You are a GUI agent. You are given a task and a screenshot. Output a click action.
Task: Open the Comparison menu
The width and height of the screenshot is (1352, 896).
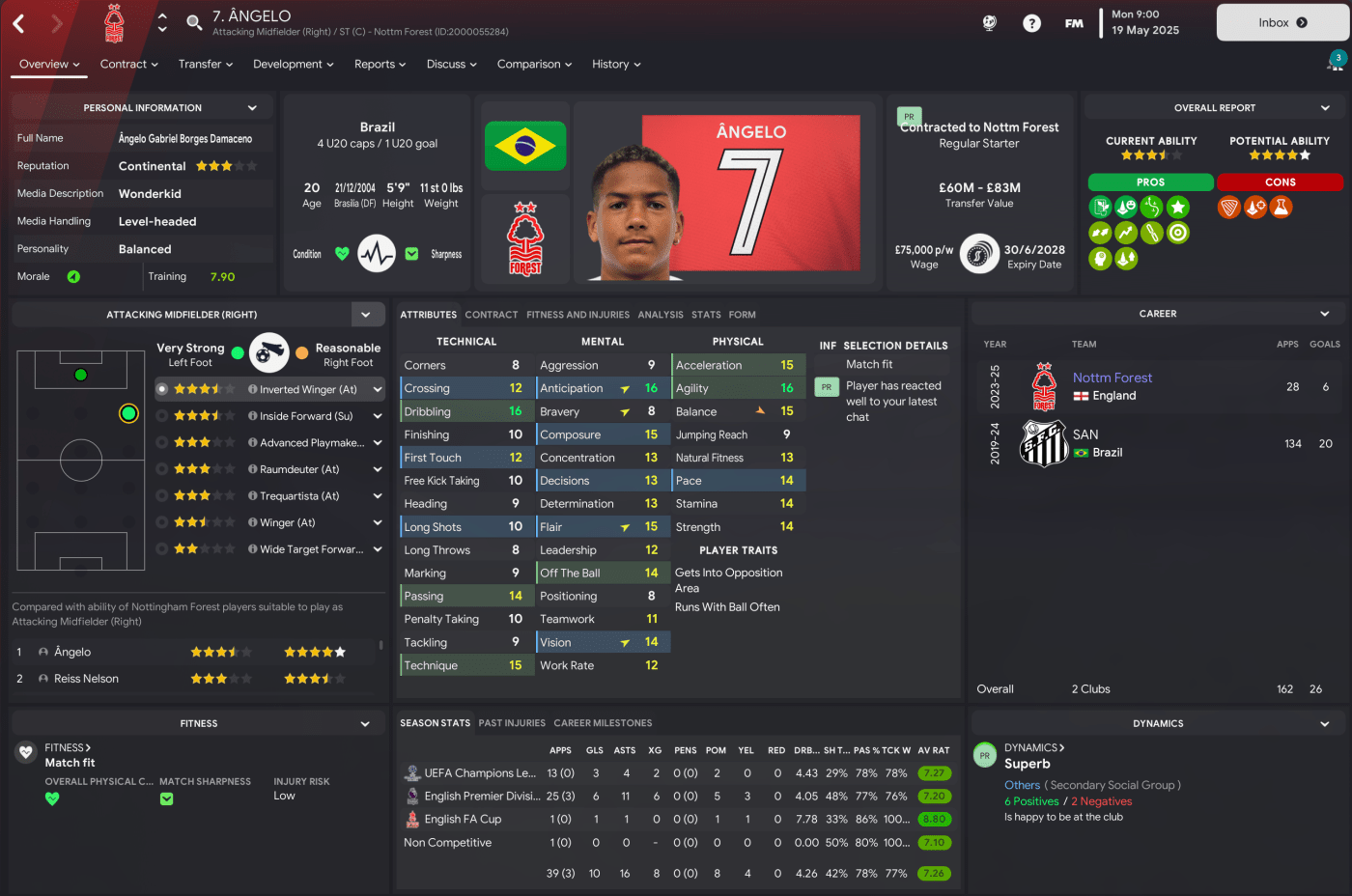coord(534,64)
